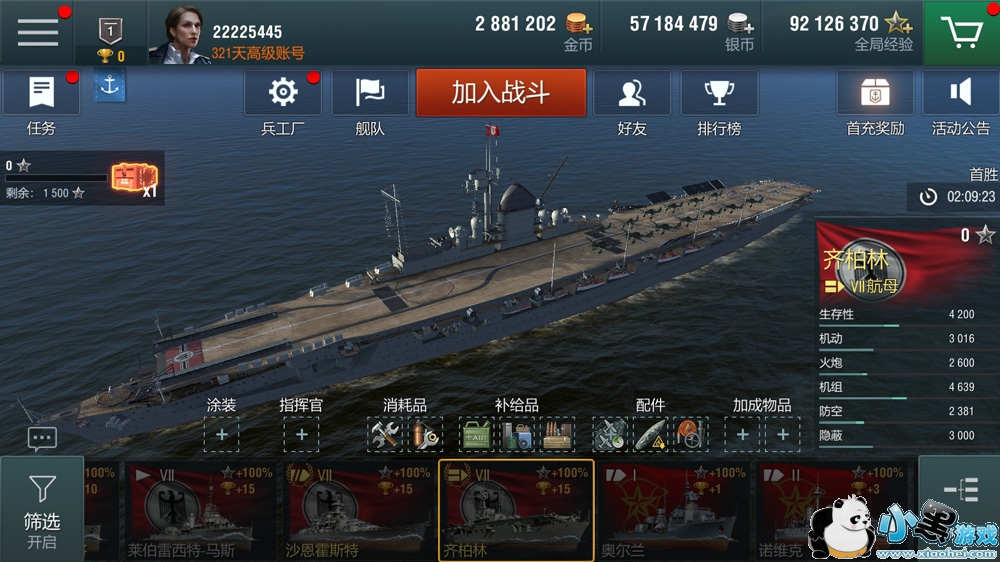The width and height of the screenshot is (1000, 562).
Task: Assign a 指挥官 commander slot
Action: [x=301, y=435]
